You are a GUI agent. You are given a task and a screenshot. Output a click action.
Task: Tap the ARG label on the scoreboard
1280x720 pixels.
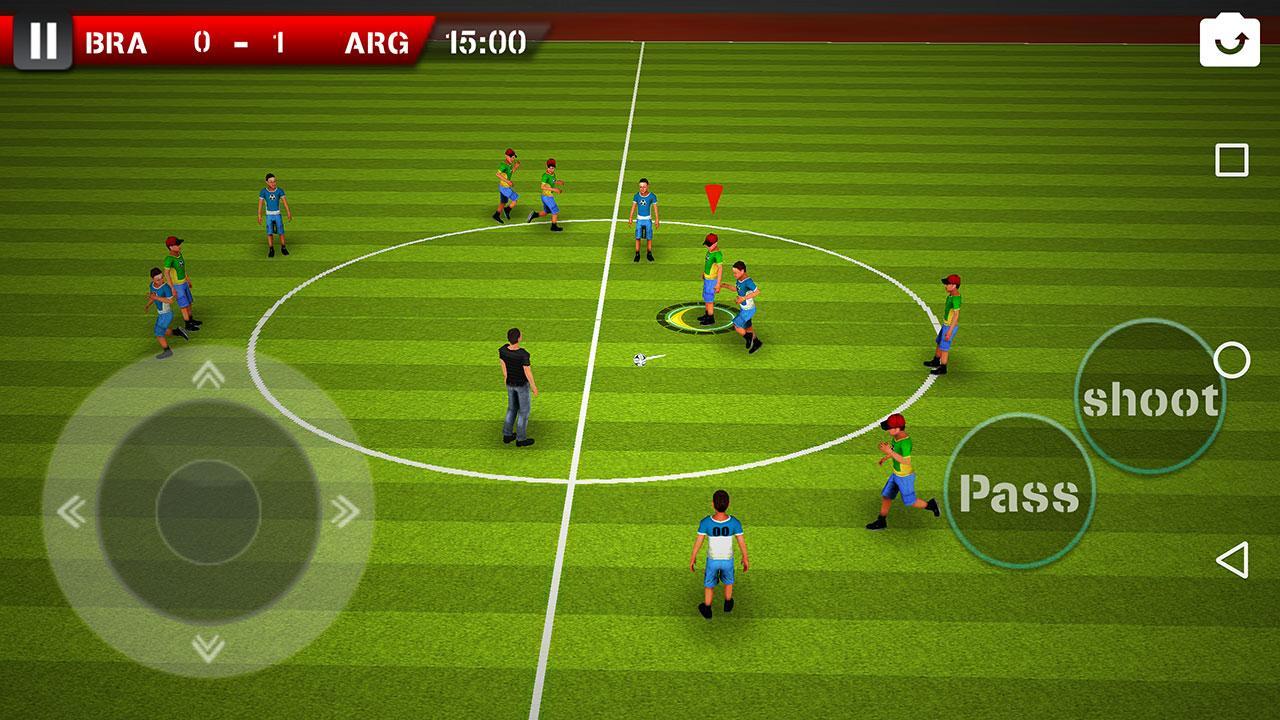click(379, 42)
